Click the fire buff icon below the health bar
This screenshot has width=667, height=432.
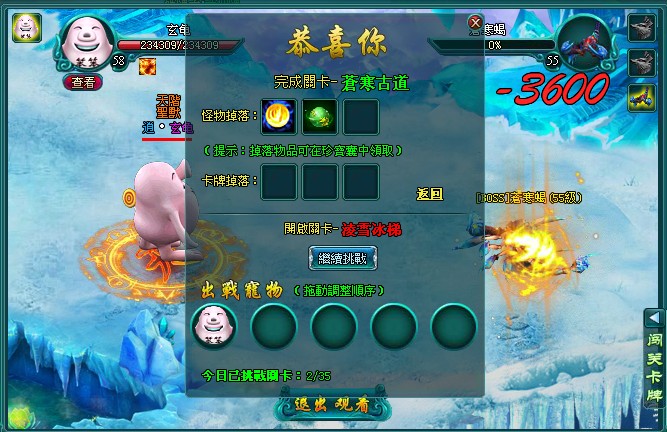tap(146, 65)
